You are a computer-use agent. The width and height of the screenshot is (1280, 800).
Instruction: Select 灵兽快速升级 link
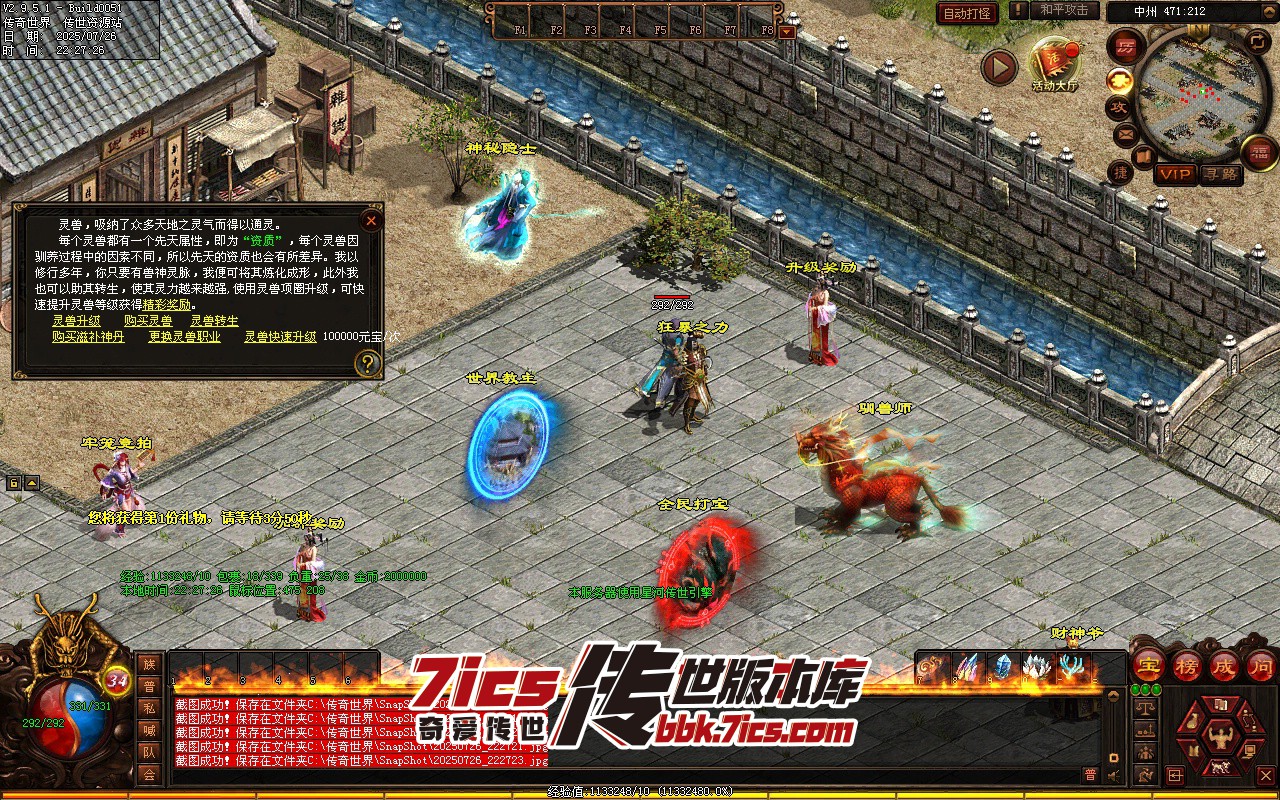(280, 337)
